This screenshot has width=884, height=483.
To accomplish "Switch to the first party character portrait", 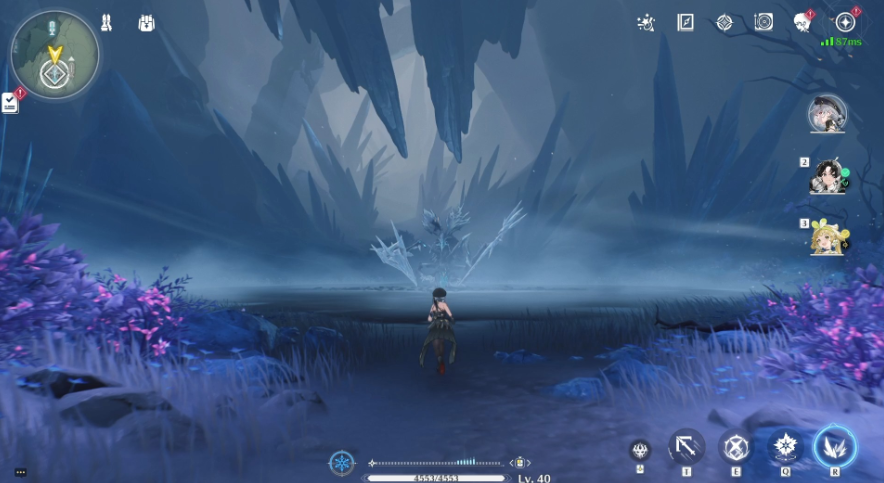I will 828,114.
